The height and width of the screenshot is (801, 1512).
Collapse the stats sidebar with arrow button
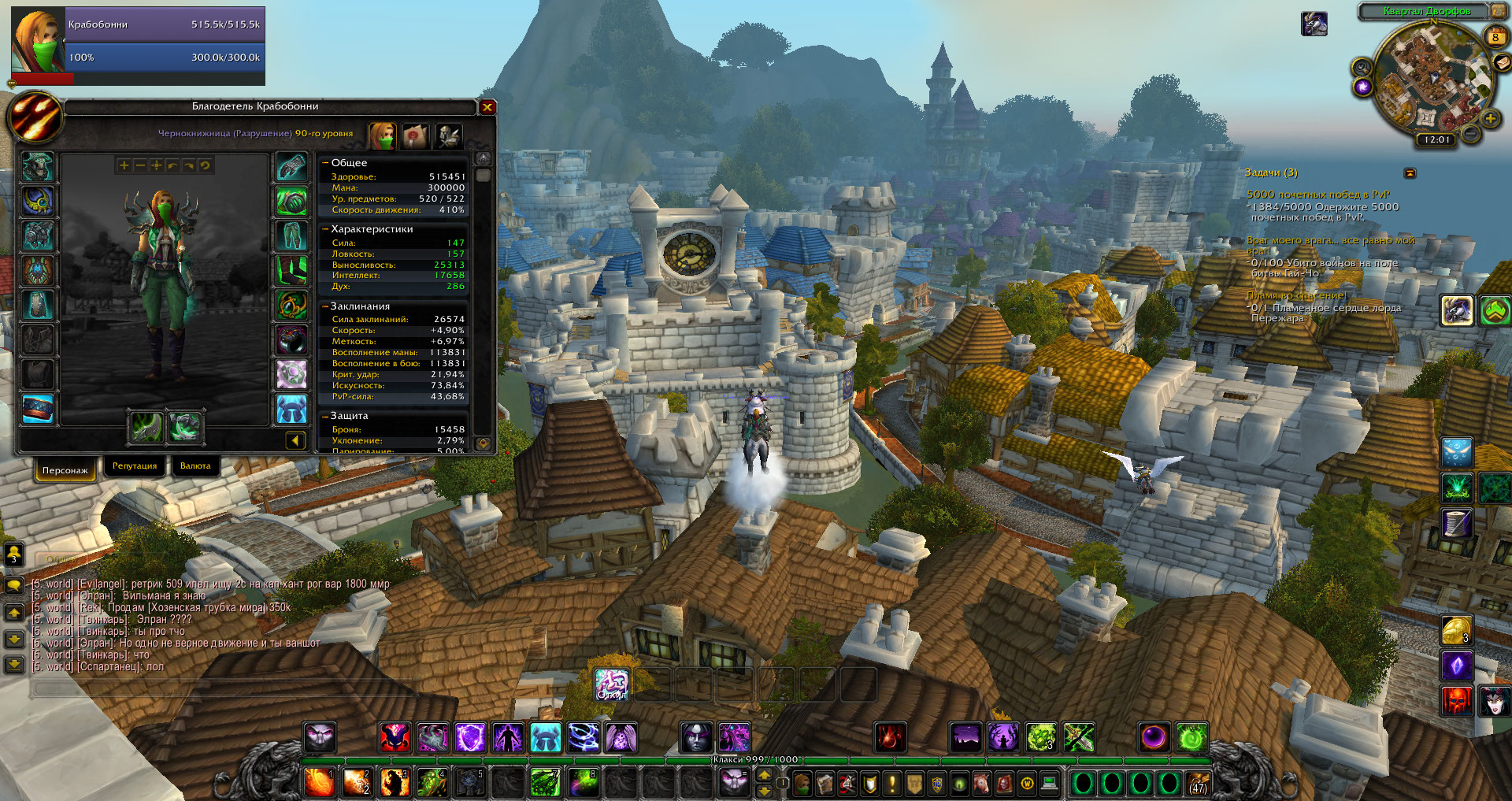click(295, 440)
